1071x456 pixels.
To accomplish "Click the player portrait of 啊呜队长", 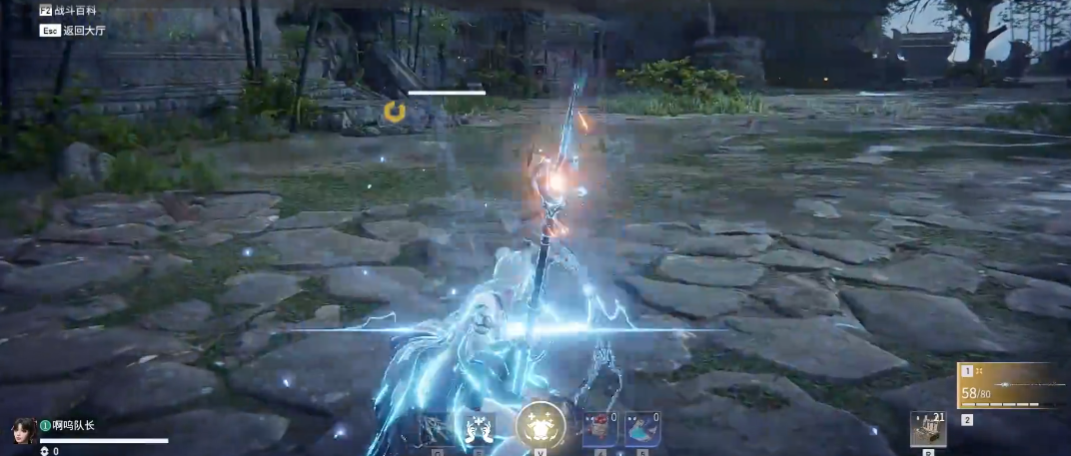I will 24,430.
